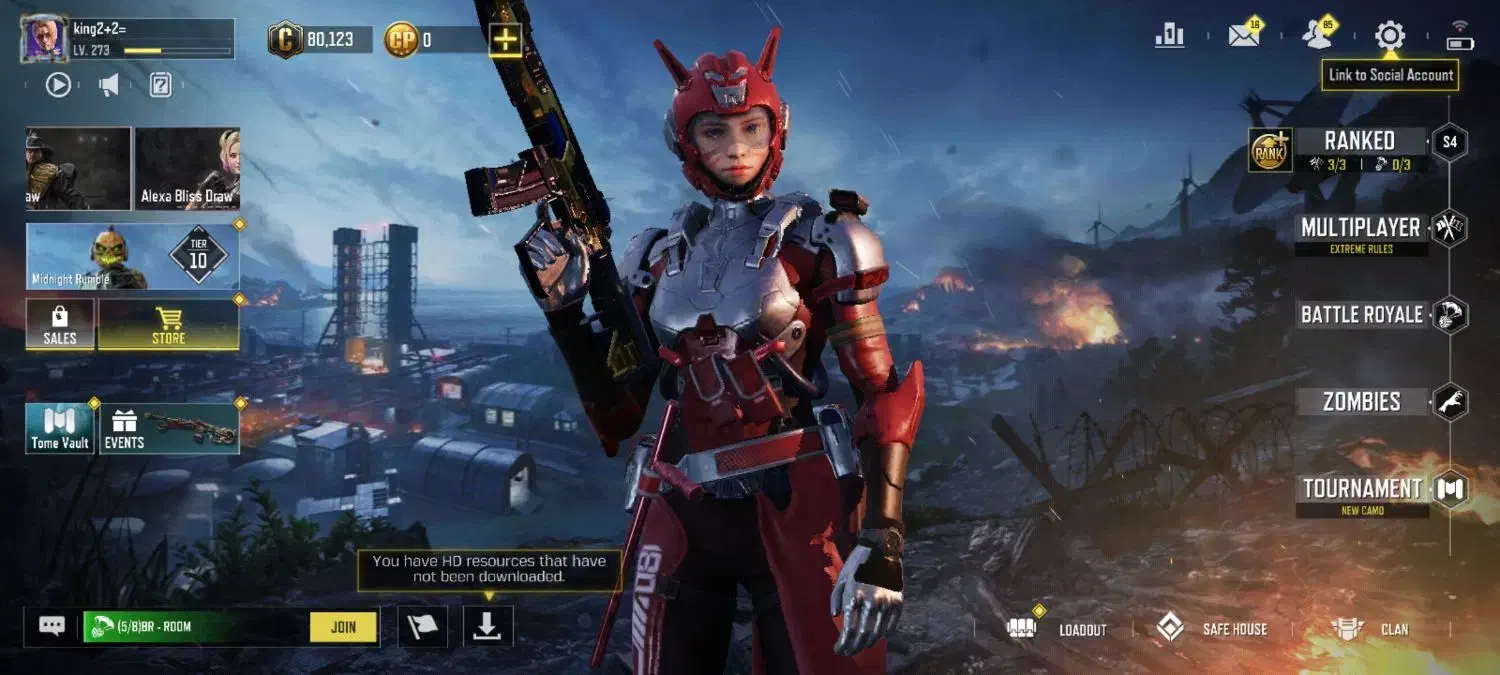View the Midnight Rumble battle pass
The height and width of the screenshot is (675, 1500).
tap(132, 257)
